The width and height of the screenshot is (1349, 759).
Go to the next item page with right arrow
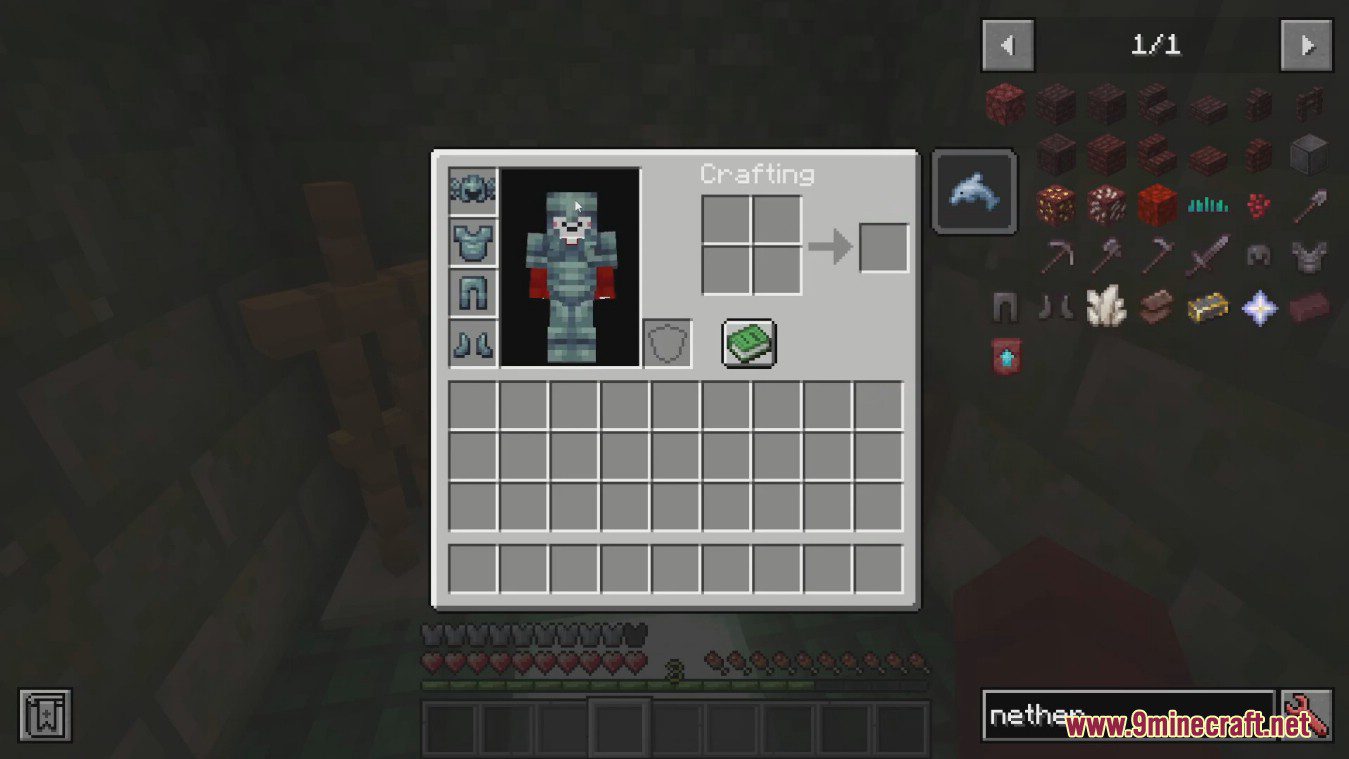(1306, 45)
